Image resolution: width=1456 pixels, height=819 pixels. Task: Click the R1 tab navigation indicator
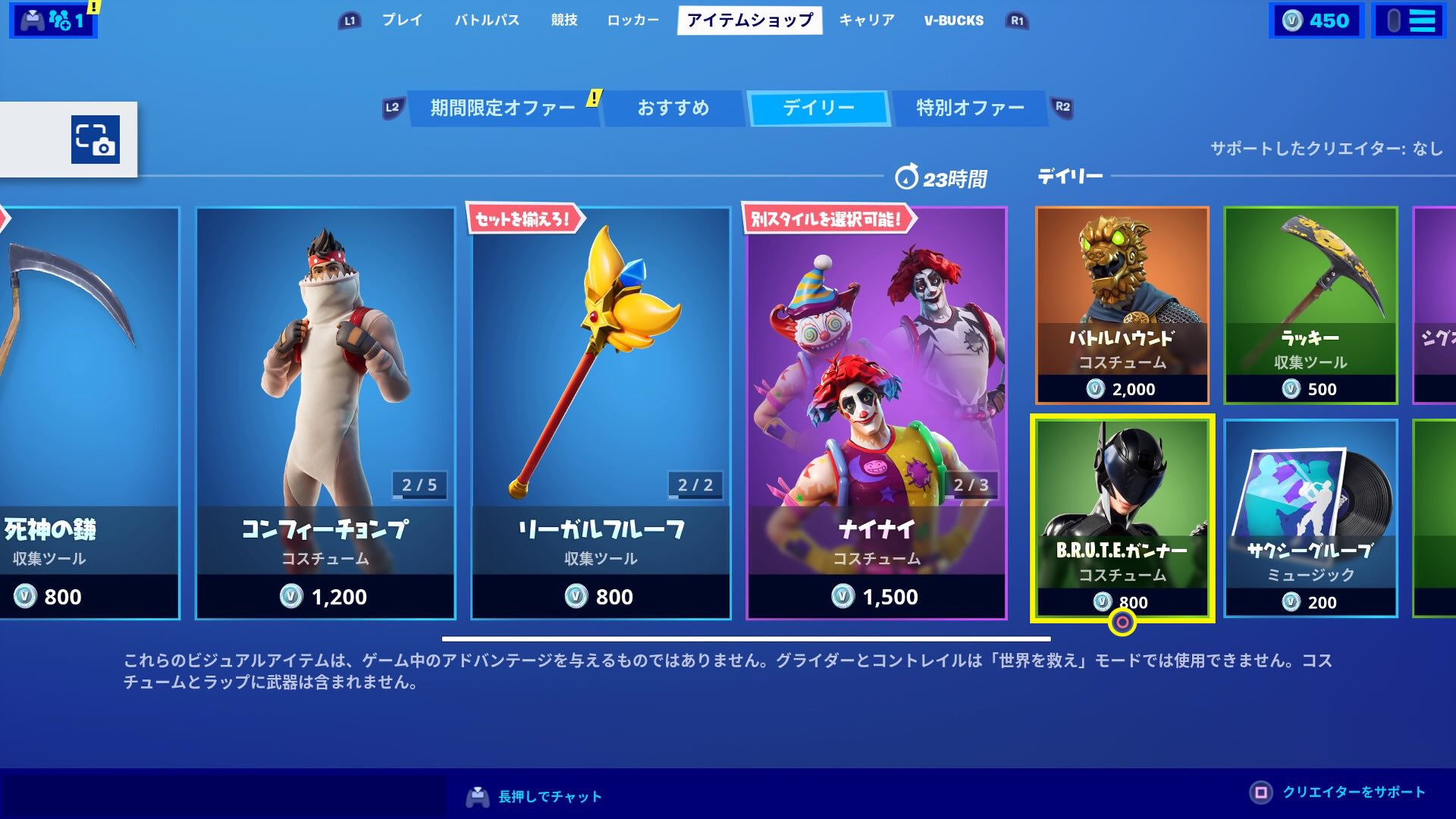click(1015, 20)
